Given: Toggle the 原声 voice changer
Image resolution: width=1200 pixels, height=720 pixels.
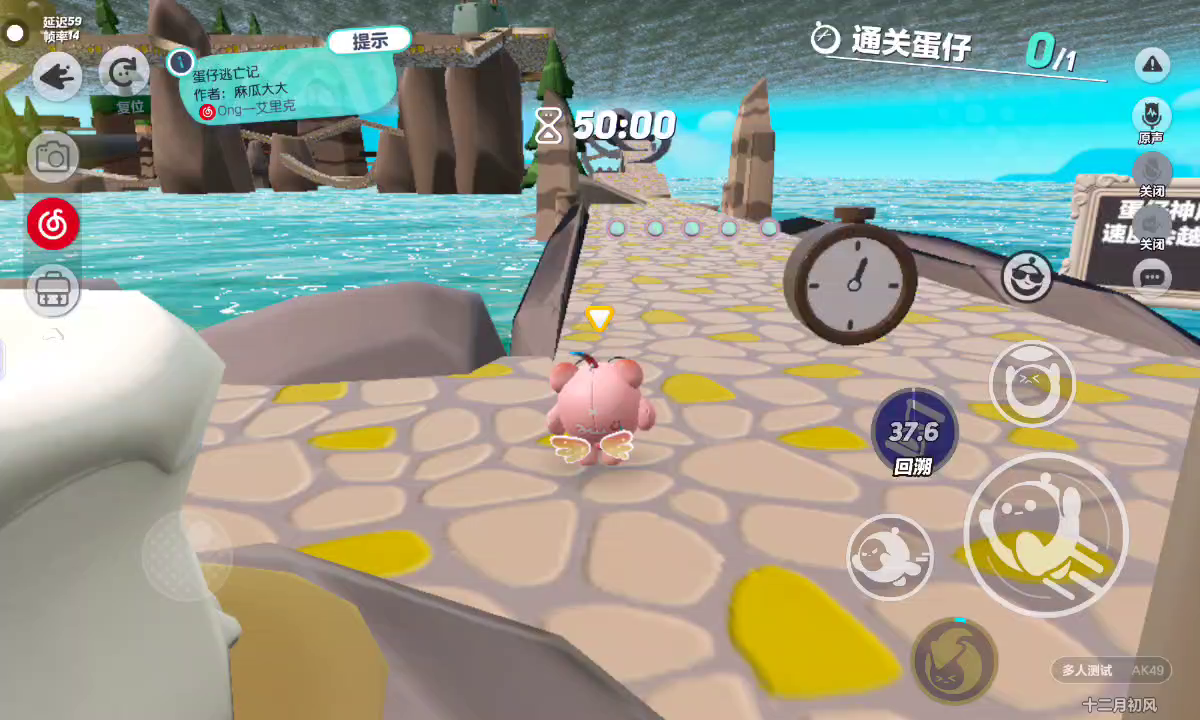Looking at the screenshot, I should click(1152, 116).
